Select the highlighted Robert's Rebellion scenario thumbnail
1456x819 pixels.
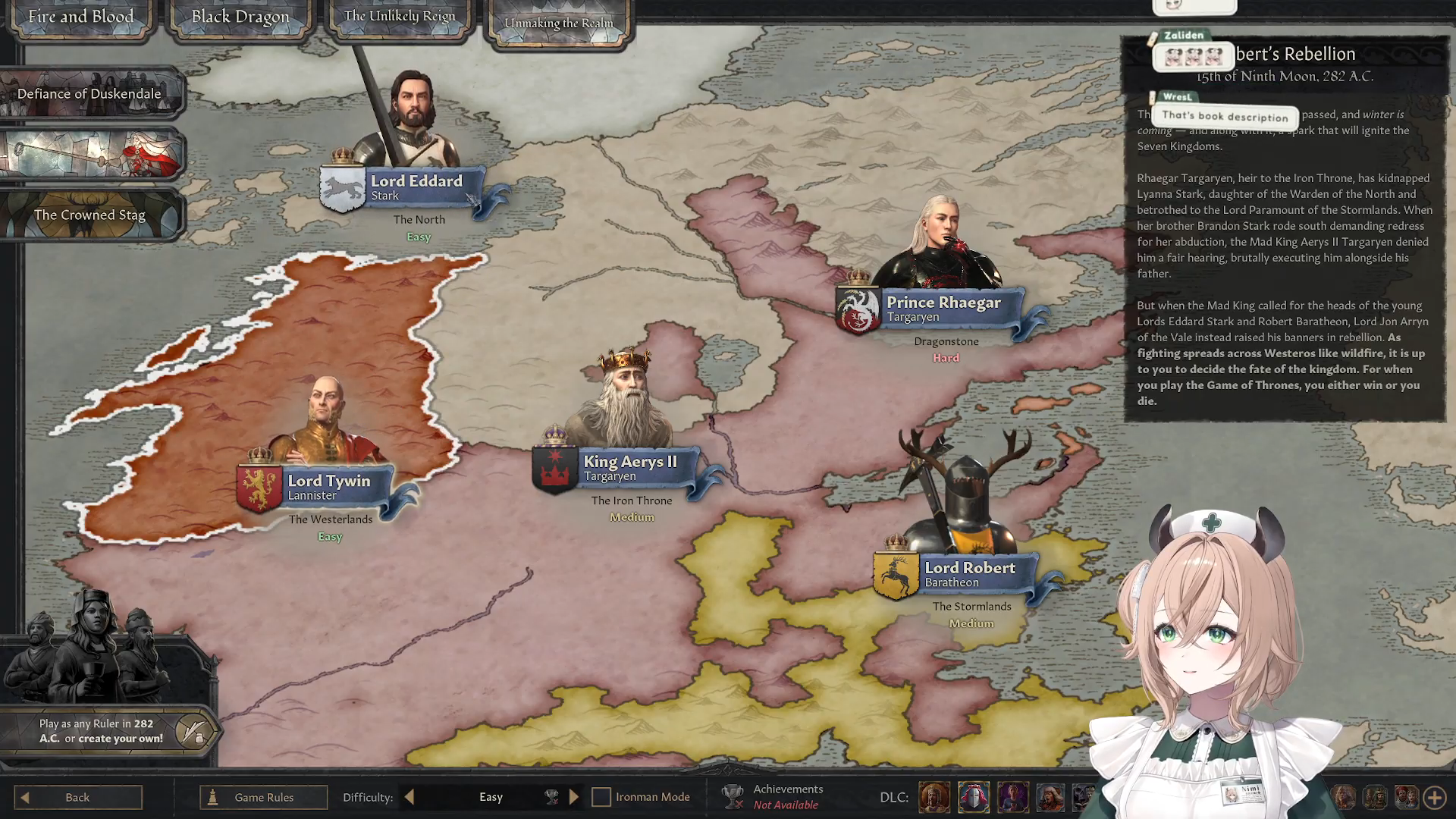tap(91, 154)
